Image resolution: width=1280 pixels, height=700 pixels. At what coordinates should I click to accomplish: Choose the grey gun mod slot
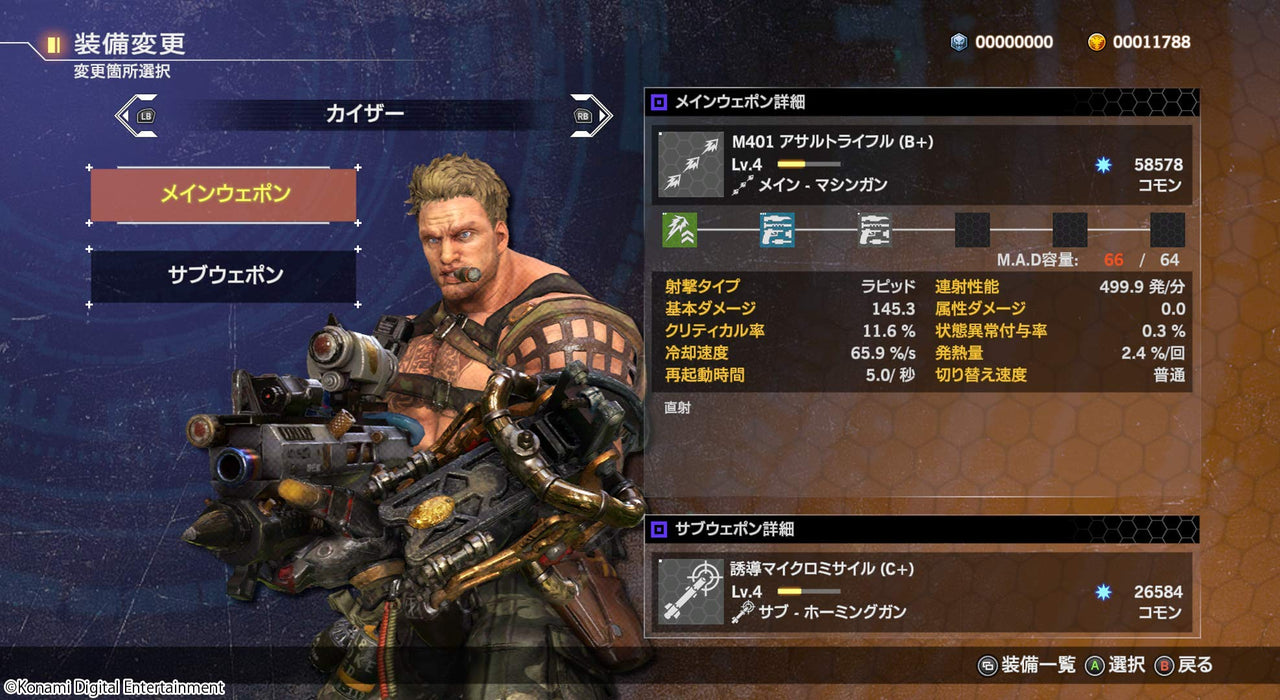coord(875,230)
